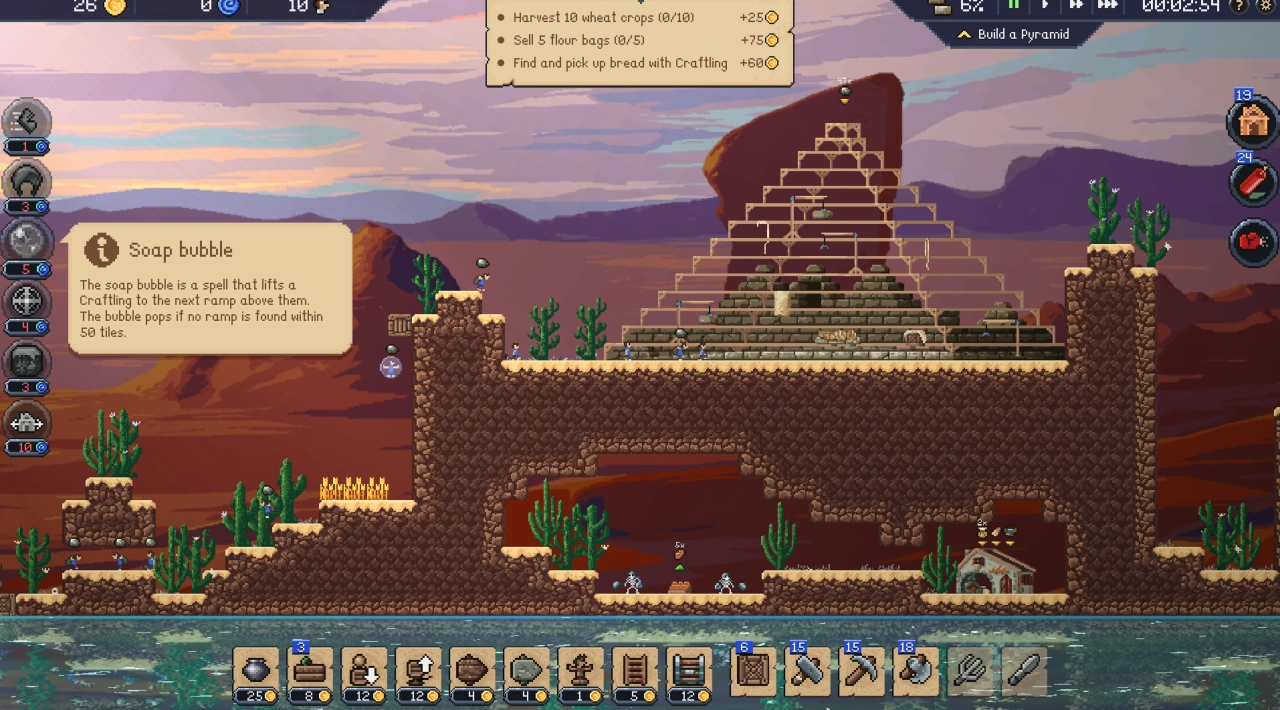
Task: Set game to normal play speed
Action: [x=1044, y=6]
